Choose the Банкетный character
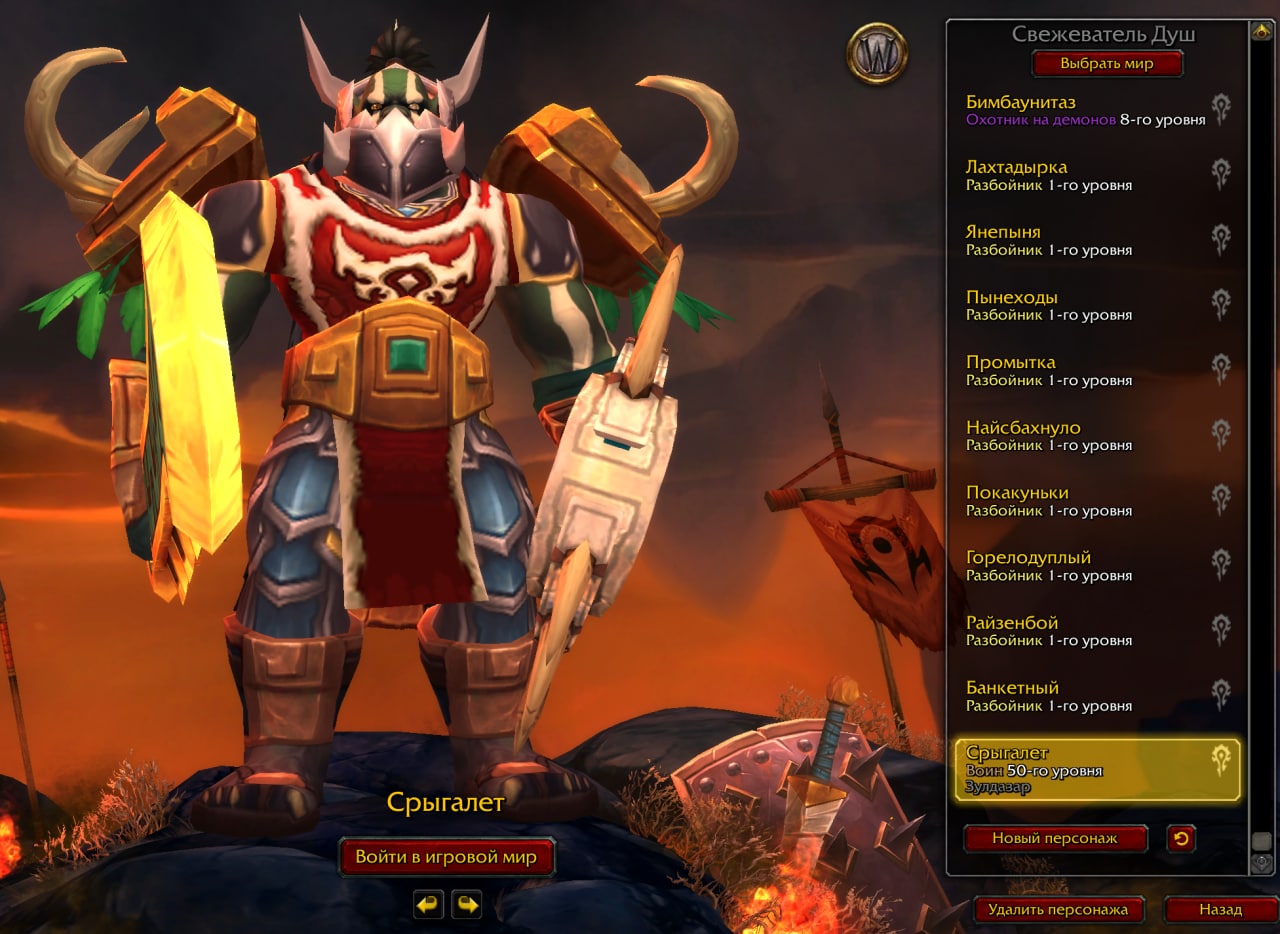 1085,696
